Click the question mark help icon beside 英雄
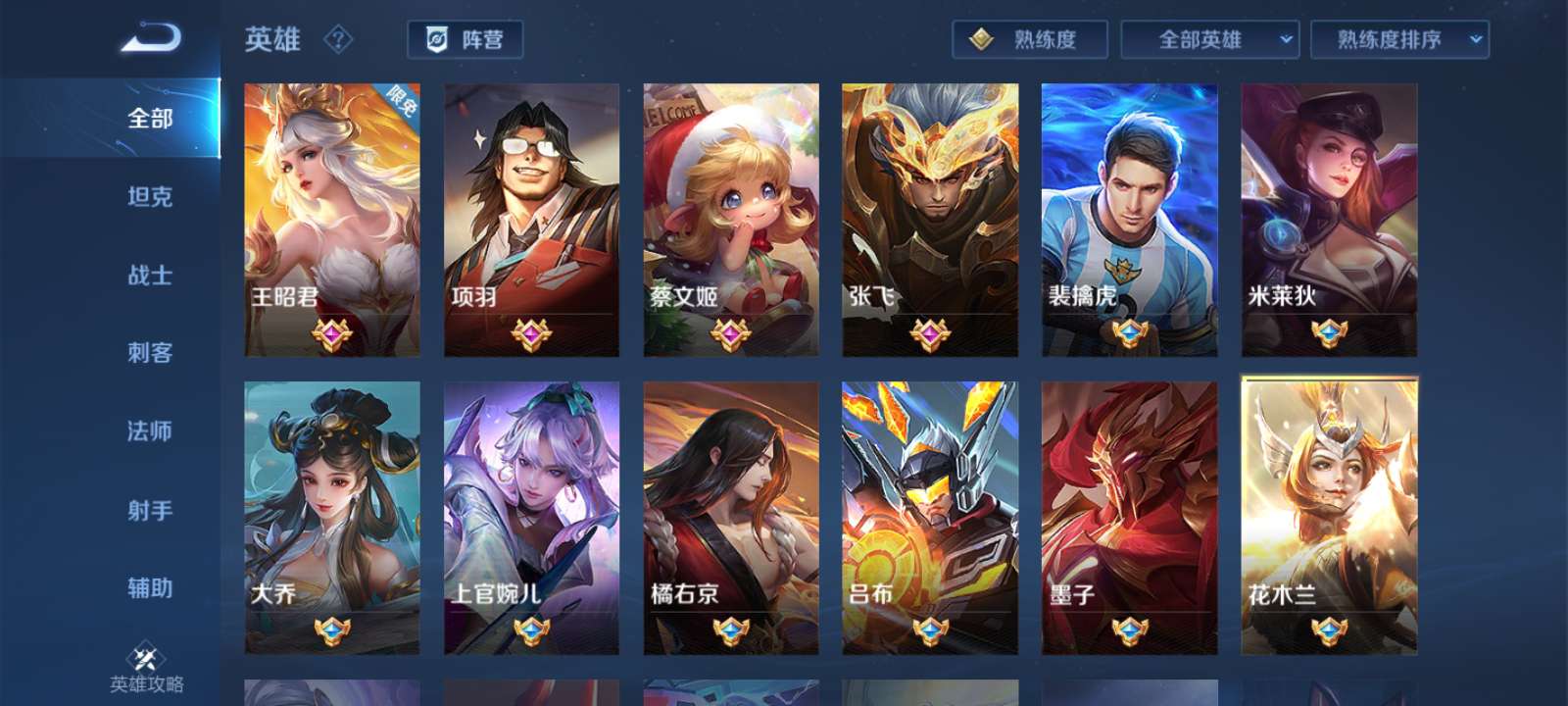Viewport: 1568px width, 706px height. pyautogui.click(x=337, y=40)
